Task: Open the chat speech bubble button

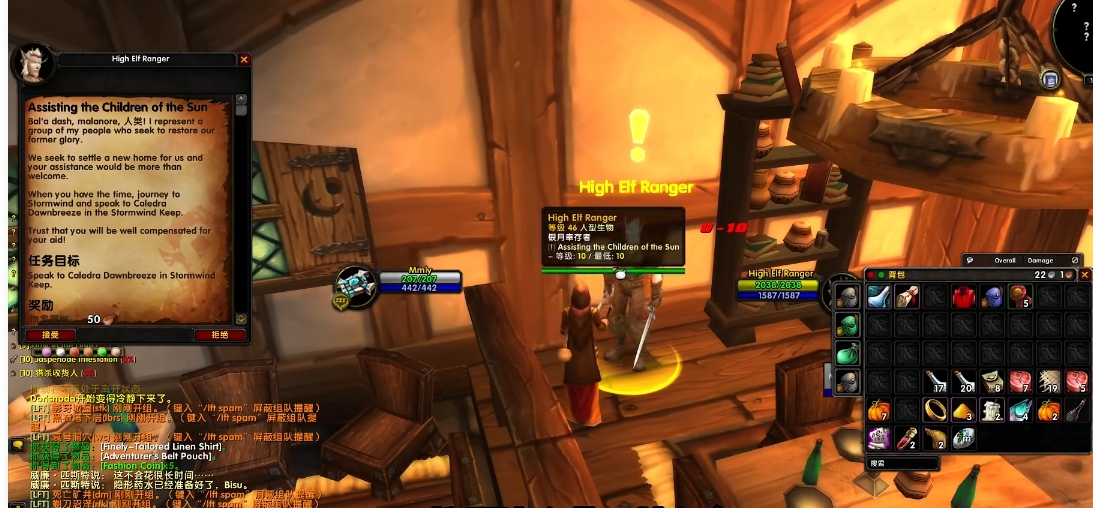Action: (17, 446)
